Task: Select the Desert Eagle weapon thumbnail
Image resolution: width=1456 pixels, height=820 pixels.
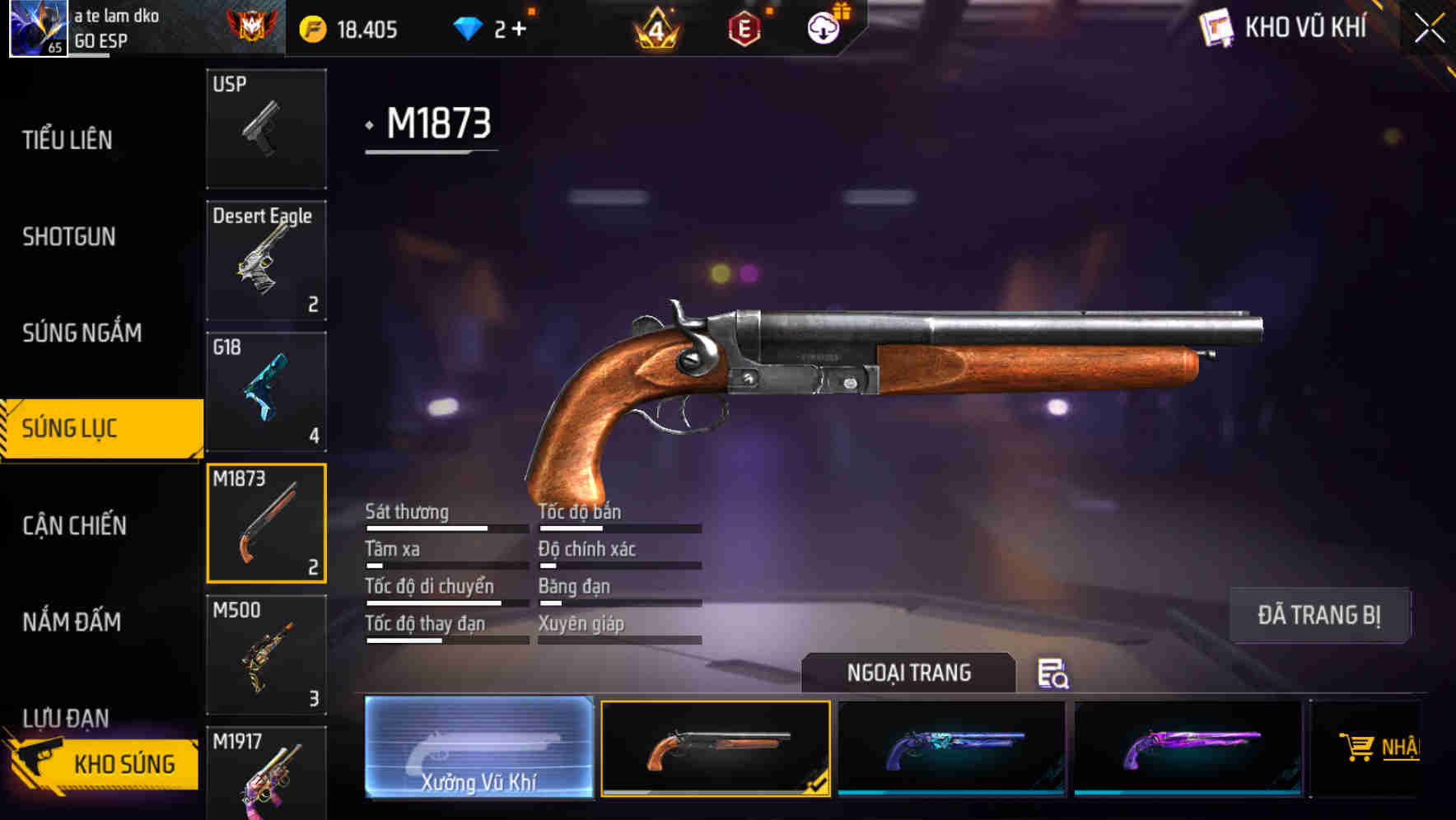Action: pyautogui.click(x=266, y=259)
